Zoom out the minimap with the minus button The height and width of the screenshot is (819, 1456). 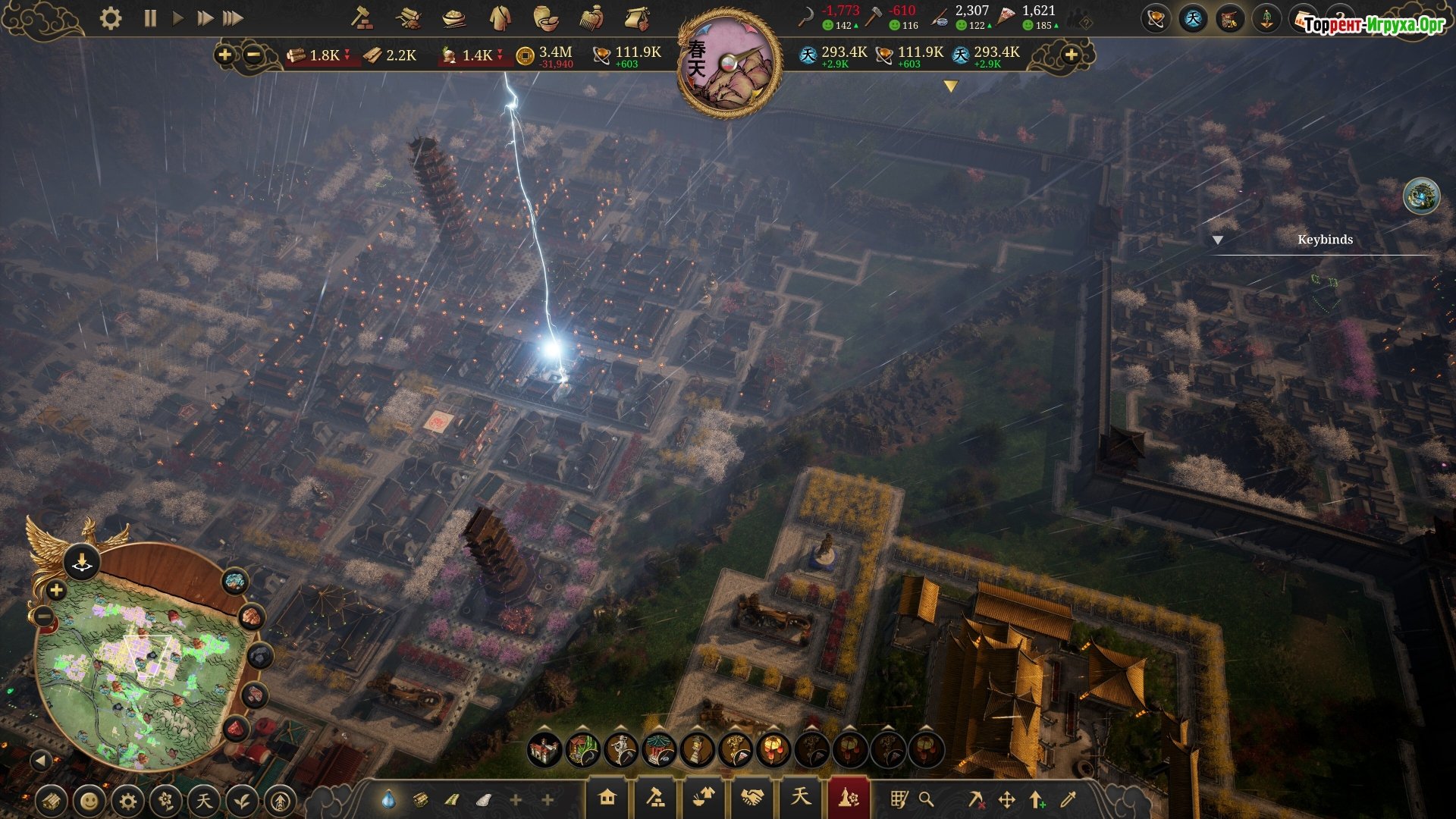(44, 618)
